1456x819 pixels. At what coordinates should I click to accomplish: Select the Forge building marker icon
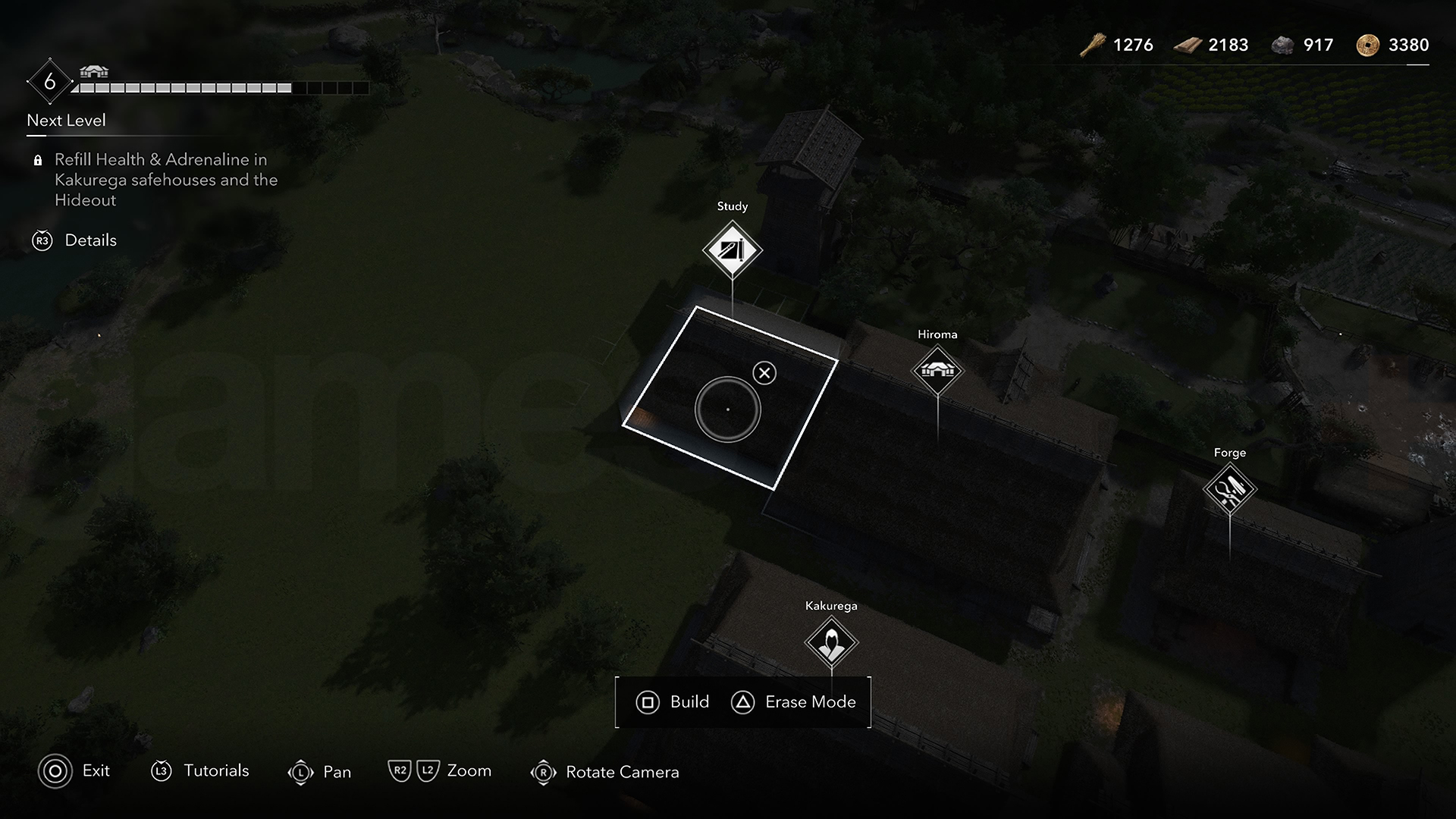(1229, 488)
